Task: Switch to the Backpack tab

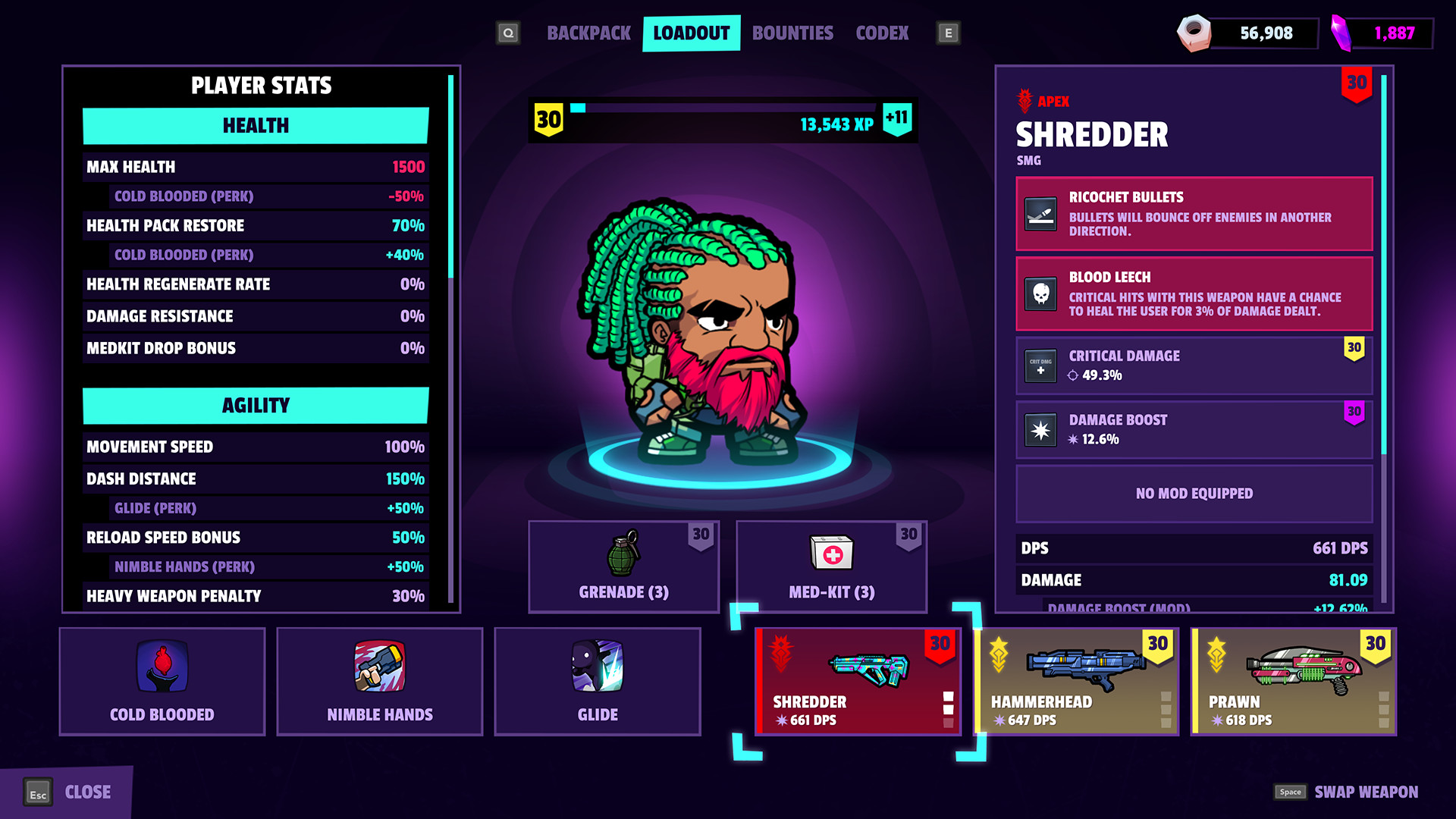Action: 588,33
